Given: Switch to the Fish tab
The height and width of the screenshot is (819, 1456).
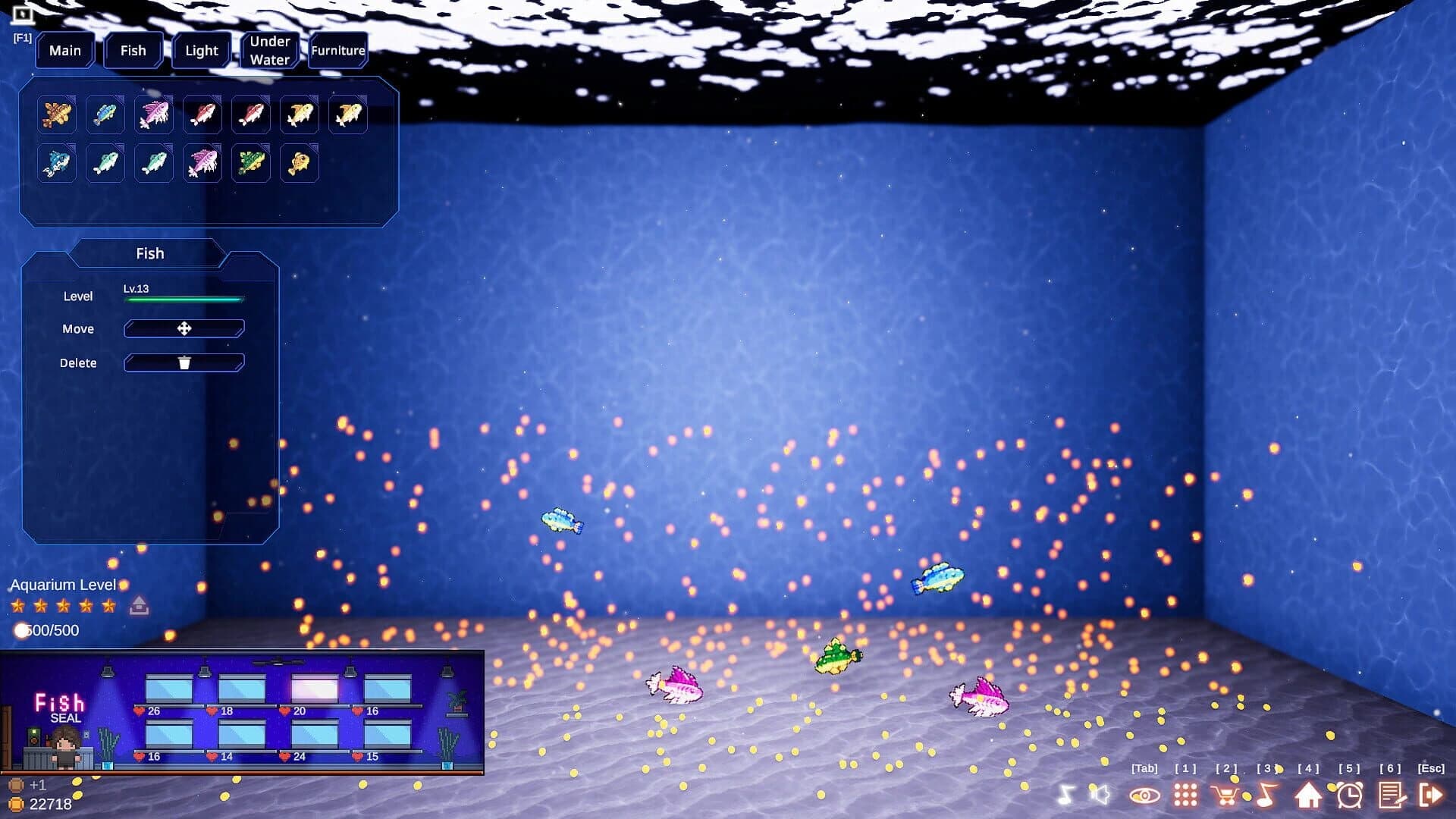Looking at the screenshot, I should 133,50.
